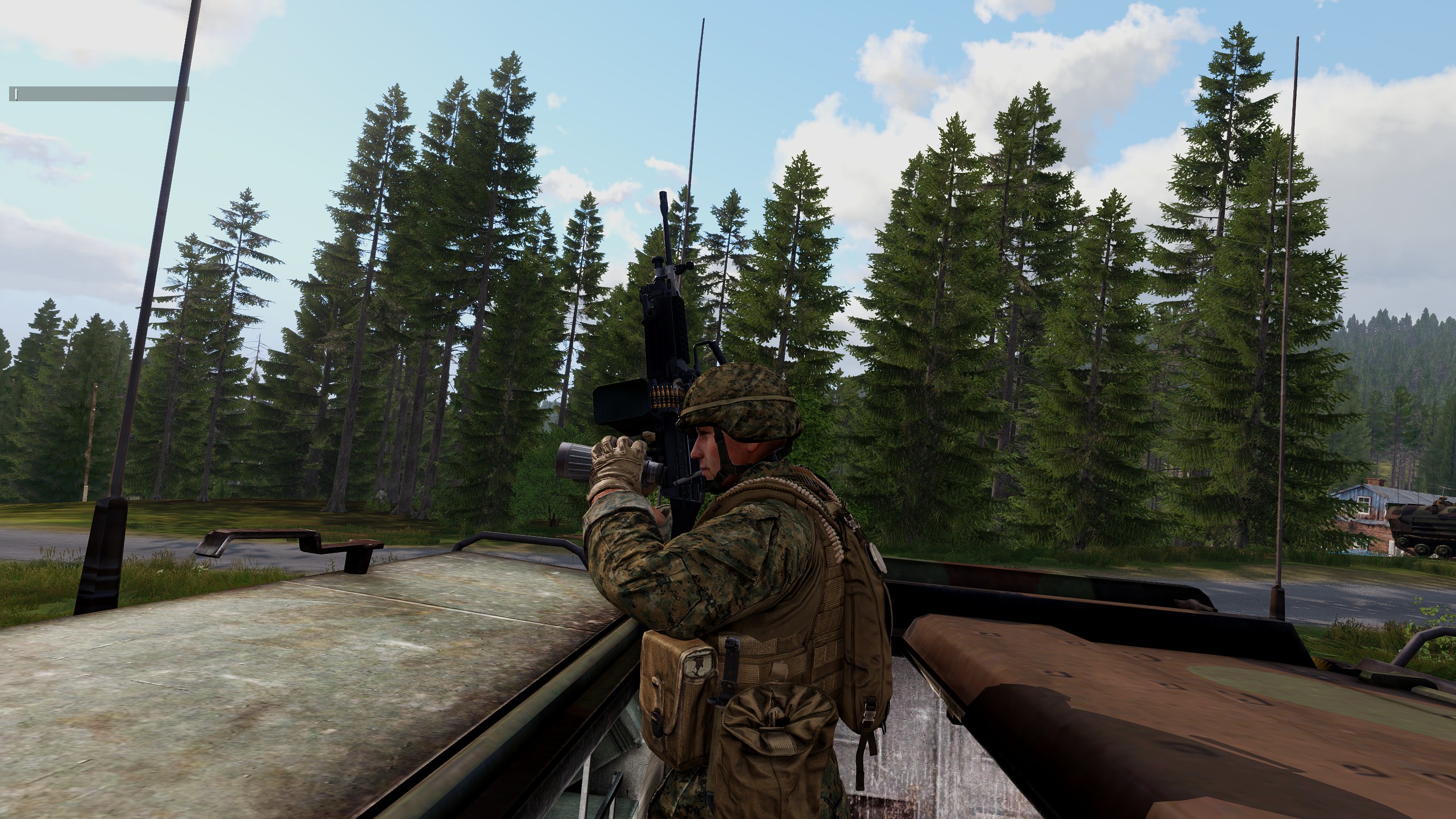Screen dimensions: 1456x819
Task: Click the gray chat input box
Action: (98, 94)
